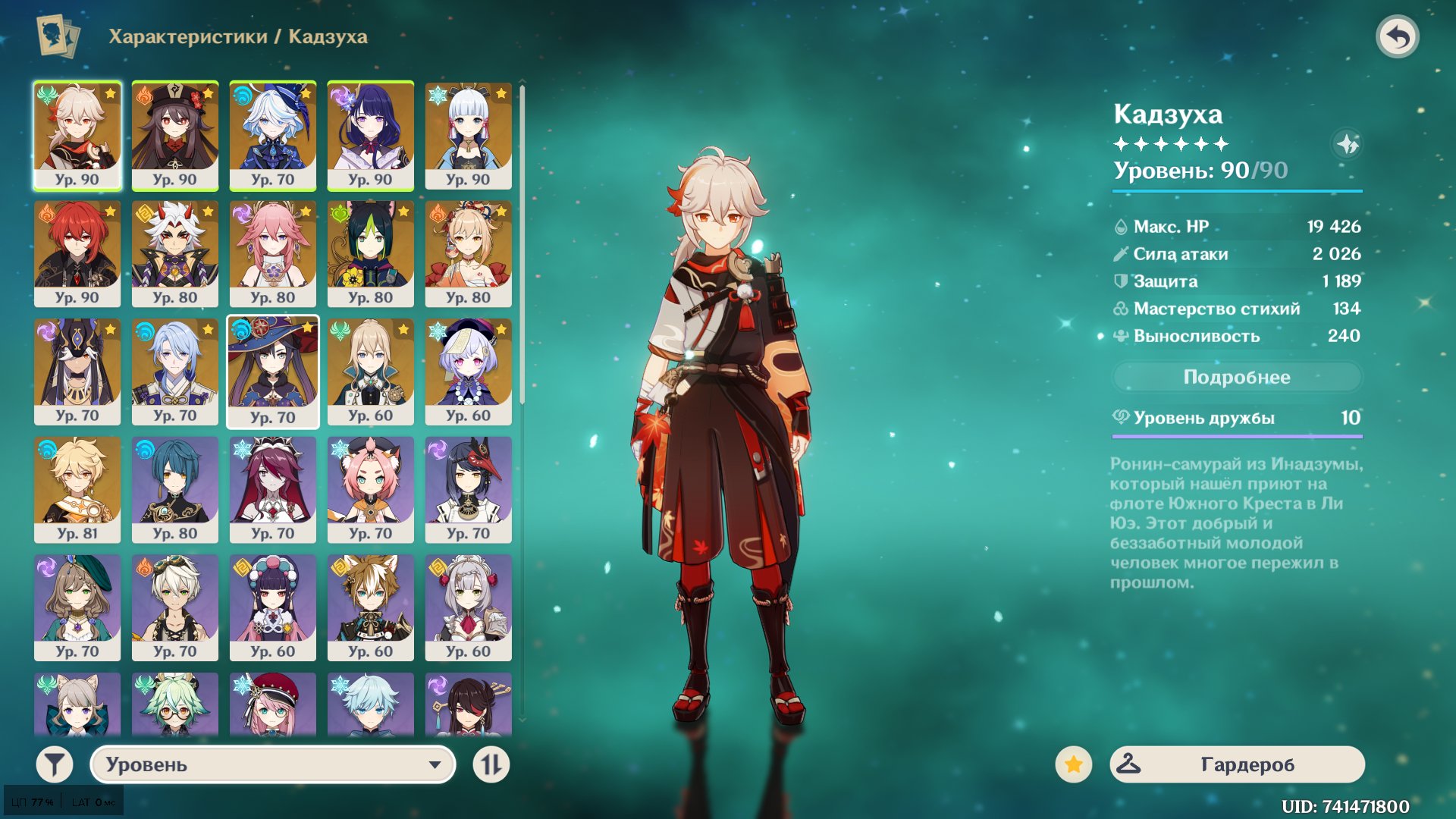This screenshot has width=1456, height=819.
Task: Select Mona's witch hat portrait
Action: (x=272, y=372)
